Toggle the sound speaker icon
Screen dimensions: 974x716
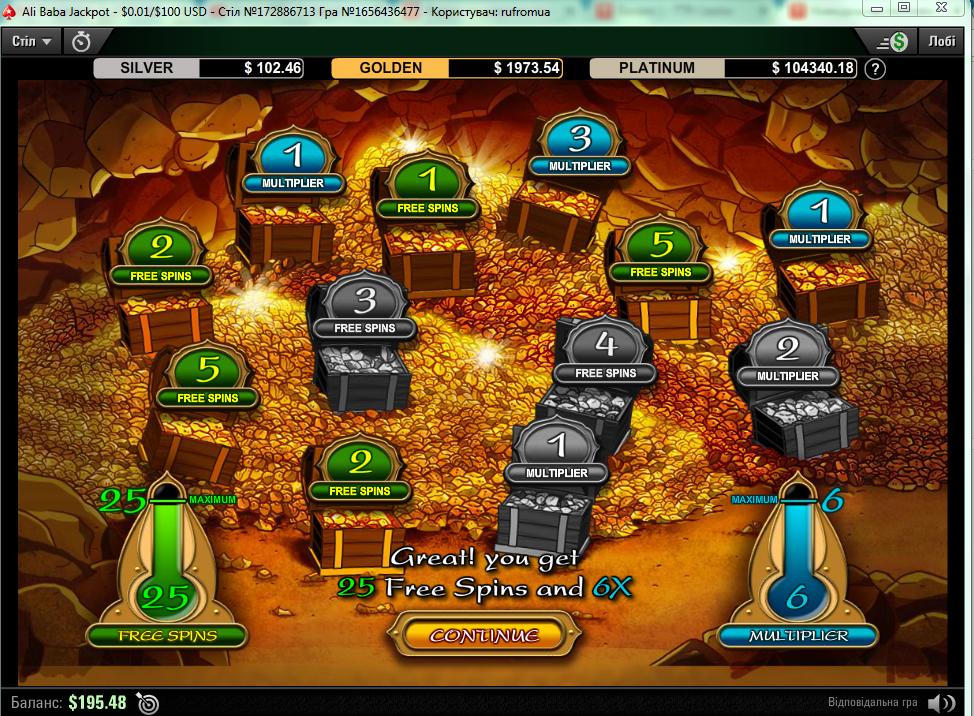pyautogui.click(x=941, y=702)
